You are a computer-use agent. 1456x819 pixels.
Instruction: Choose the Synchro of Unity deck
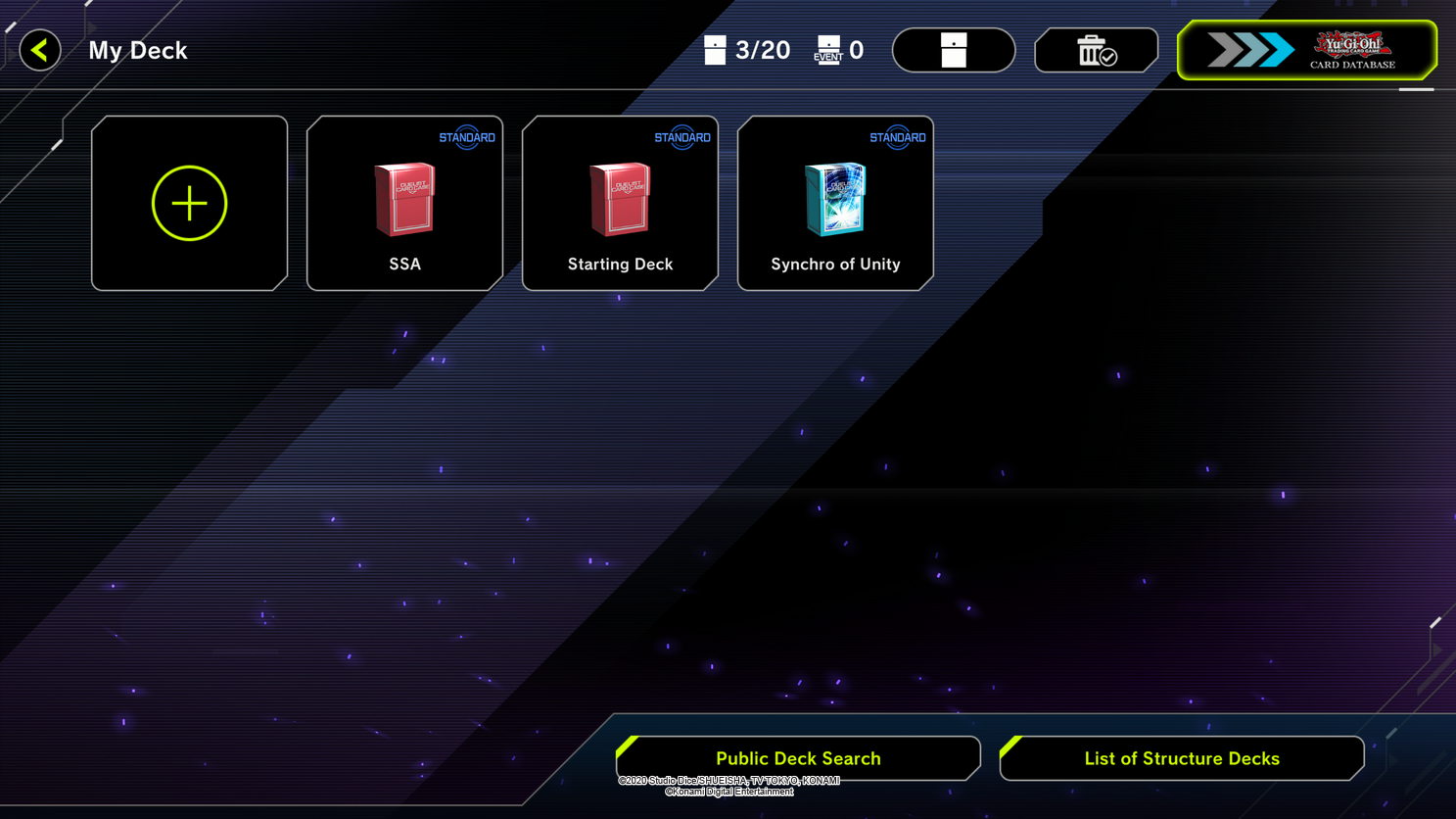click(835, 203)
